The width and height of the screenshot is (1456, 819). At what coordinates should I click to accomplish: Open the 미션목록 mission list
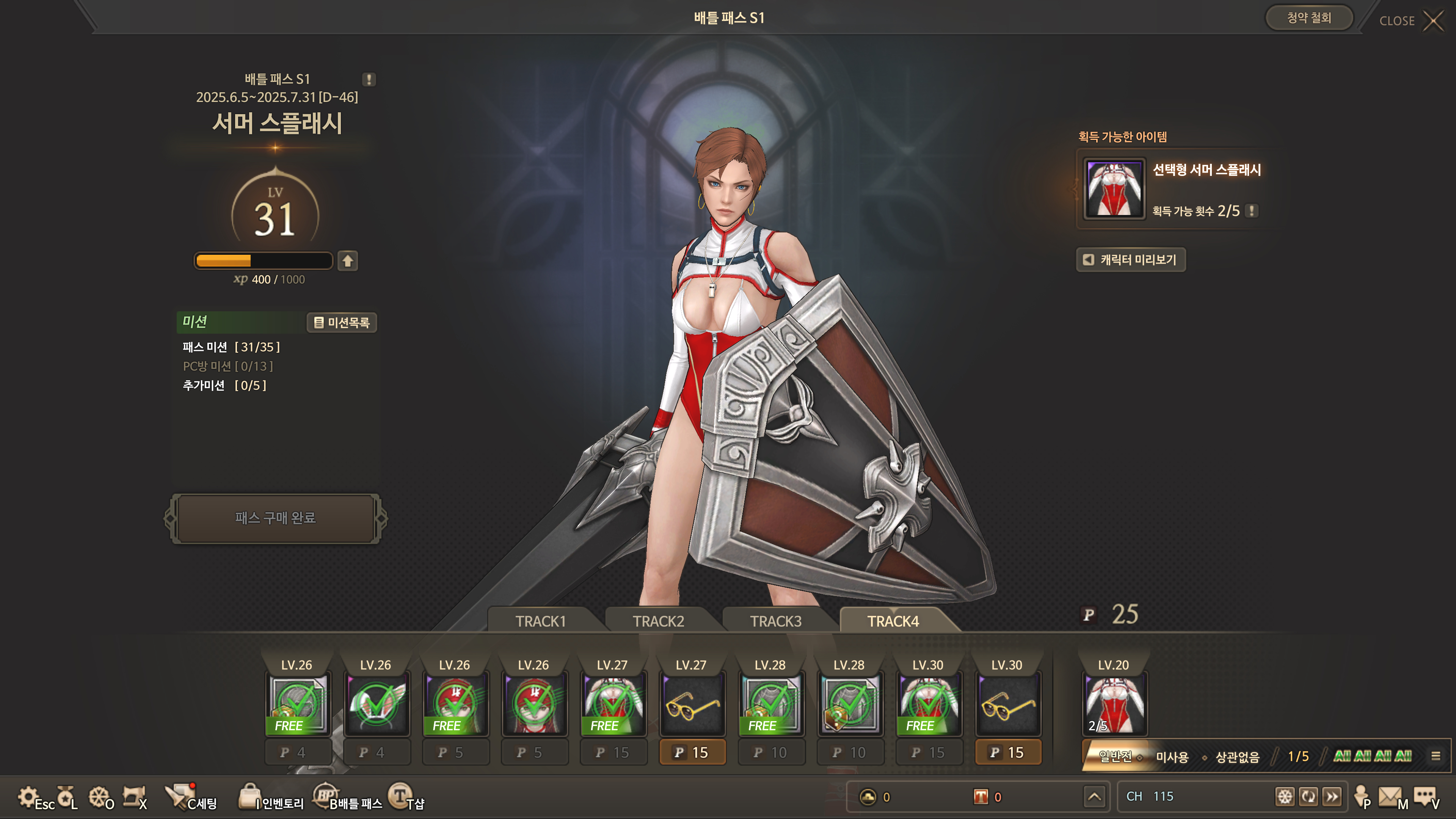[341, 322]
